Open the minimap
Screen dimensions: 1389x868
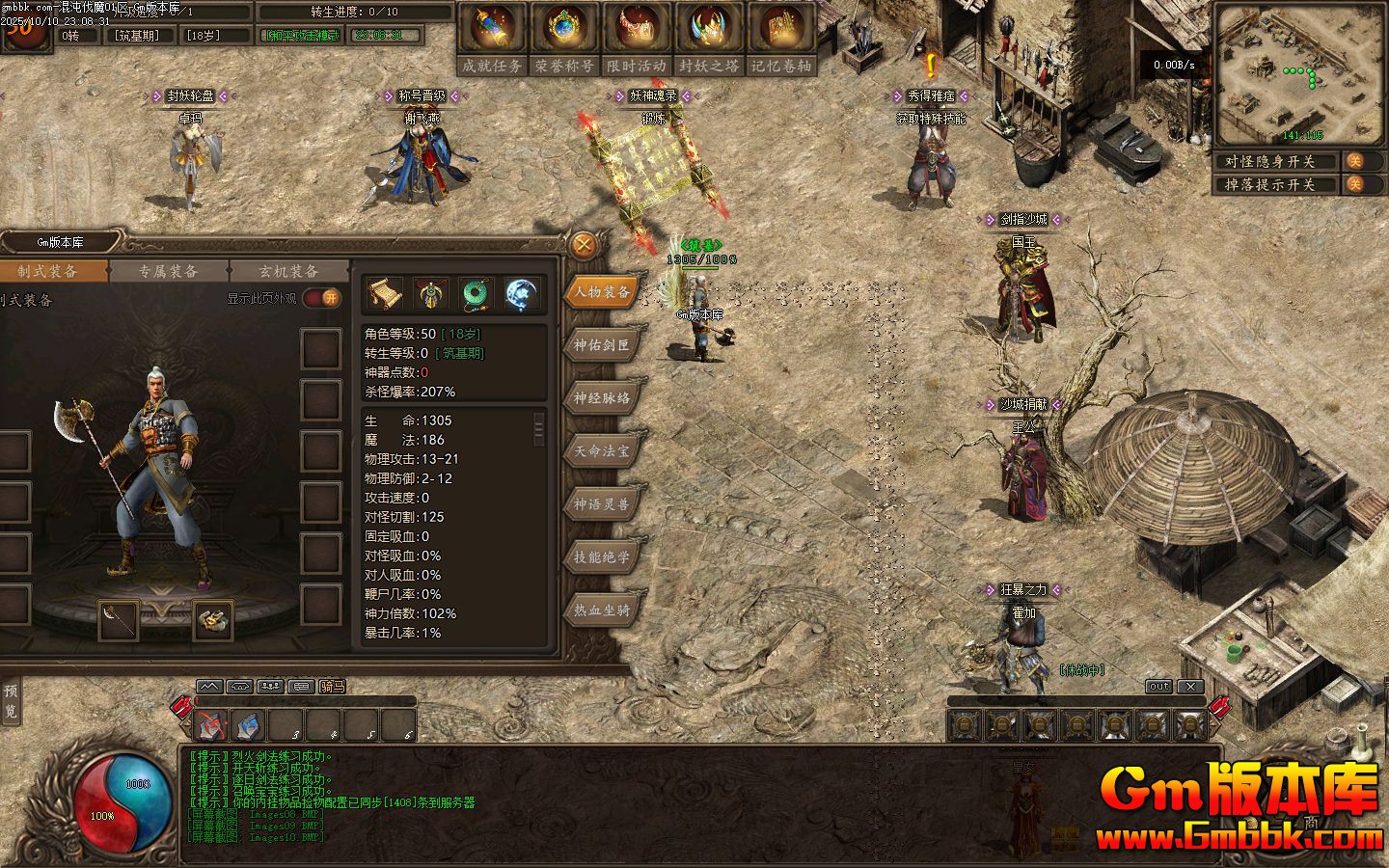[1298, 74]
